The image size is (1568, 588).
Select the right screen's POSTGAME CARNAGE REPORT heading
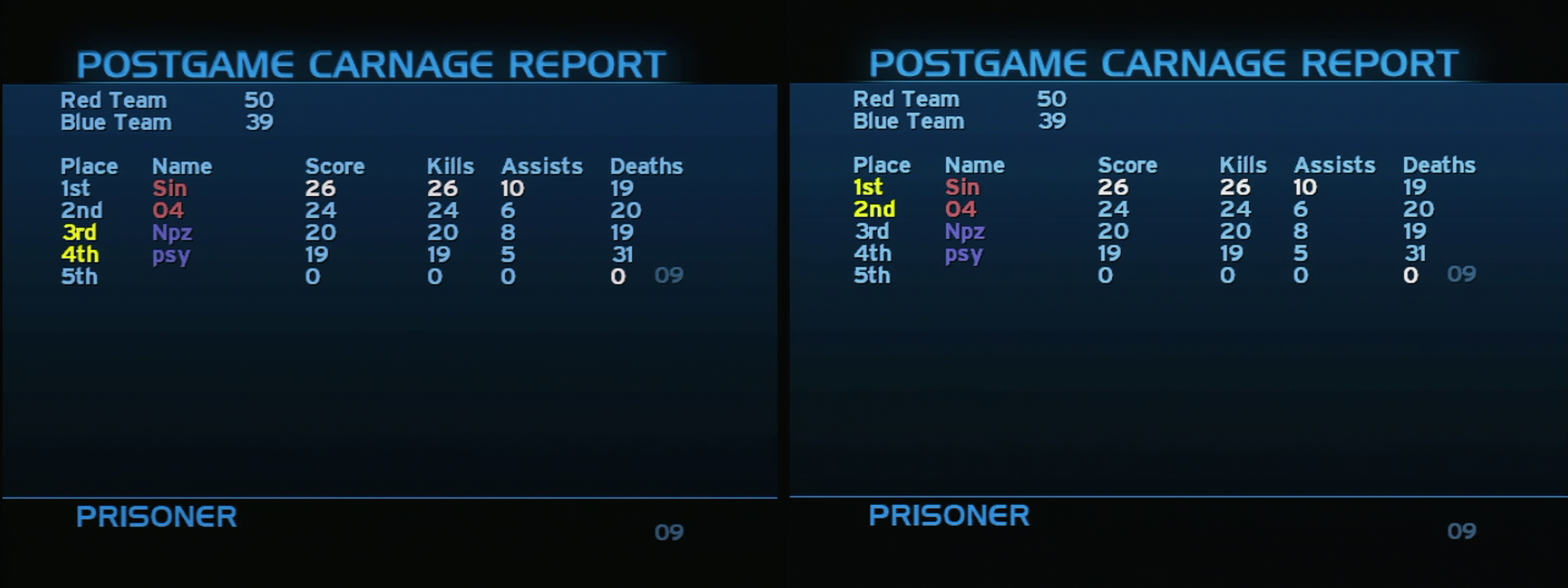coord(1164,62)
